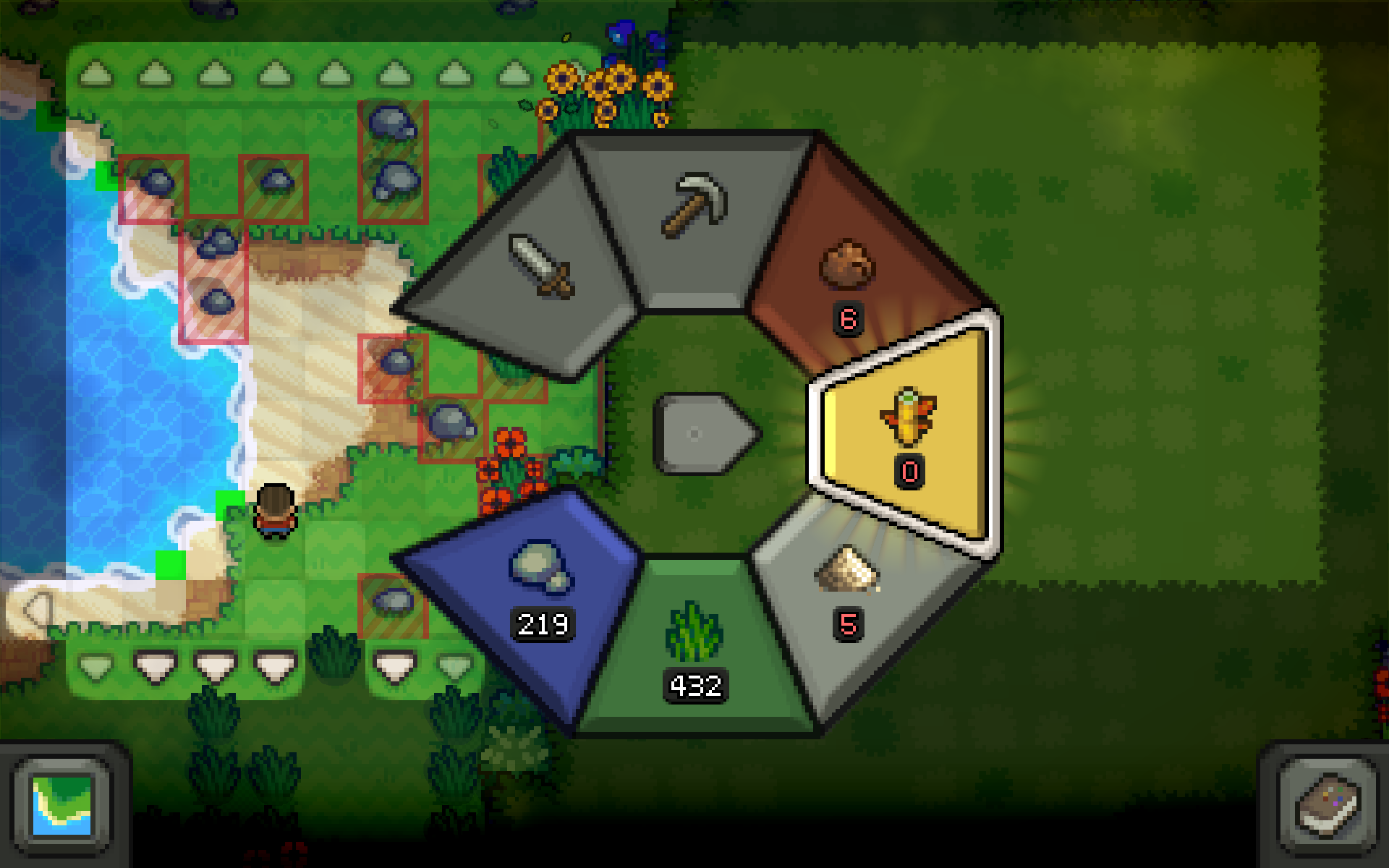This screenshot has width=1389, height=868.
Task: Choose the pickaxe tool segment
Action: click(x=693, y=206)
